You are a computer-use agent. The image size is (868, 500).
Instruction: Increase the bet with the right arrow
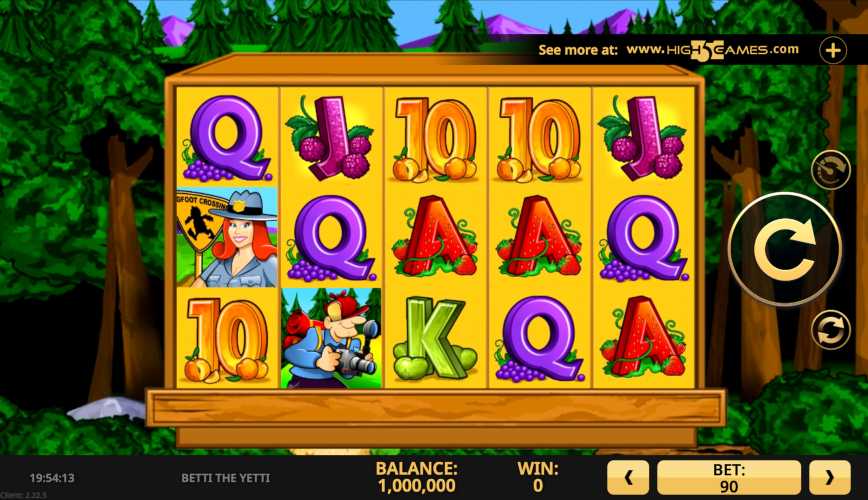click(829, 478)
